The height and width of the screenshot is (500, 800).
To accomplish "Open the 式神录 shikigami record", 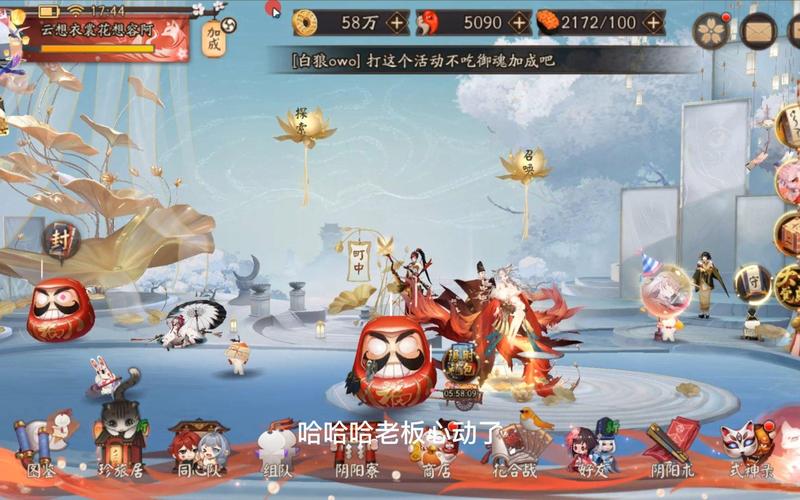I will click(x=749, y=448).
